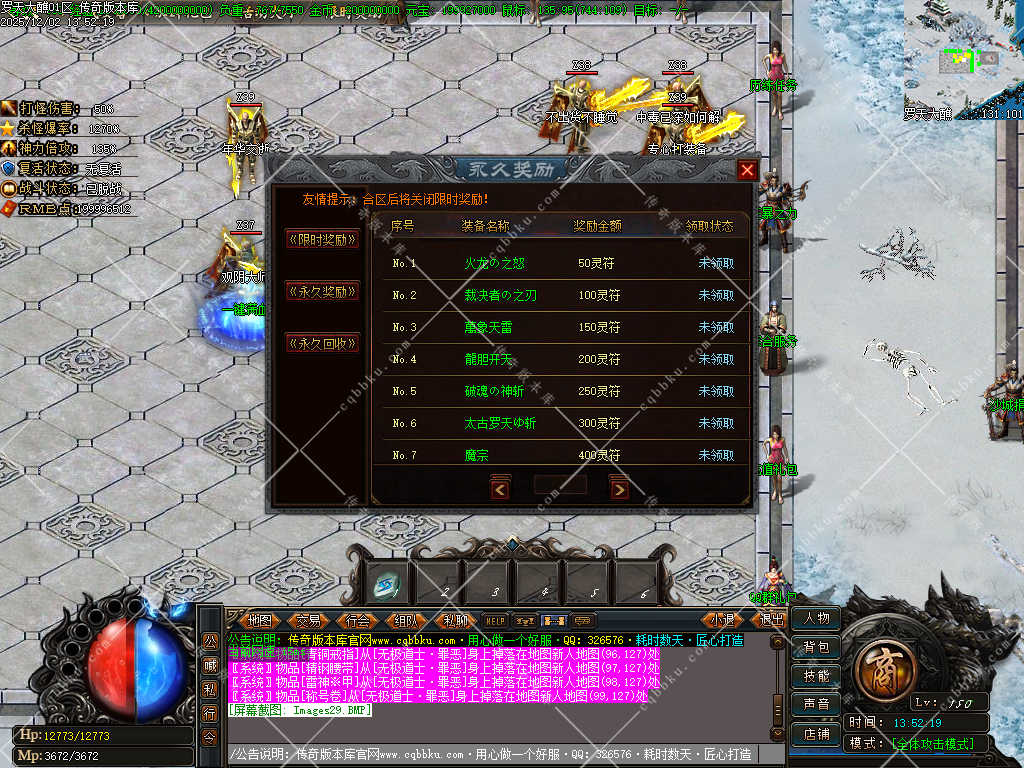Go to the previous reward page arrow
Screen dimensions: 1024x768
click(500, 489)
